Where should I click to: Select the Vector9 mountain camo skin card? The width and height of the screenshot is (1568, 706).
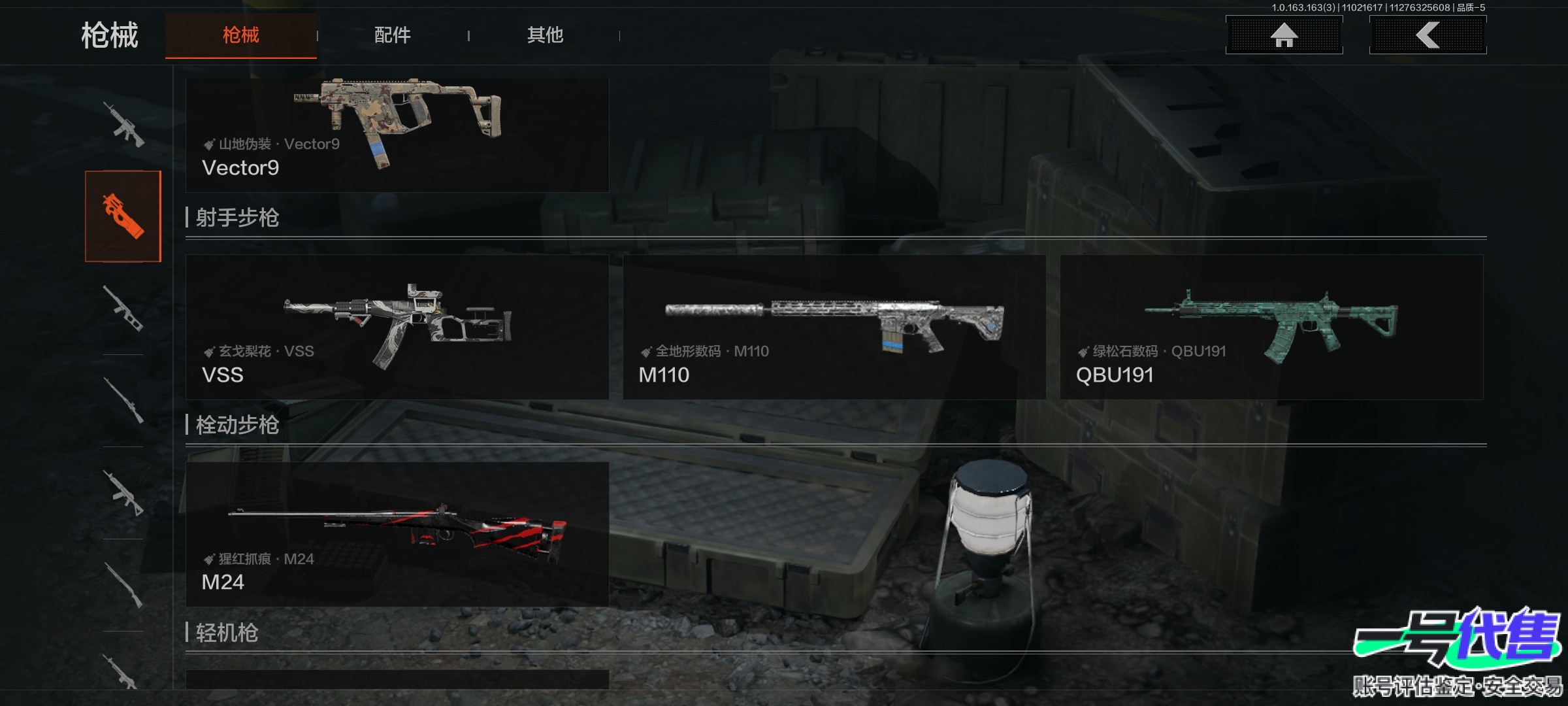397,135
